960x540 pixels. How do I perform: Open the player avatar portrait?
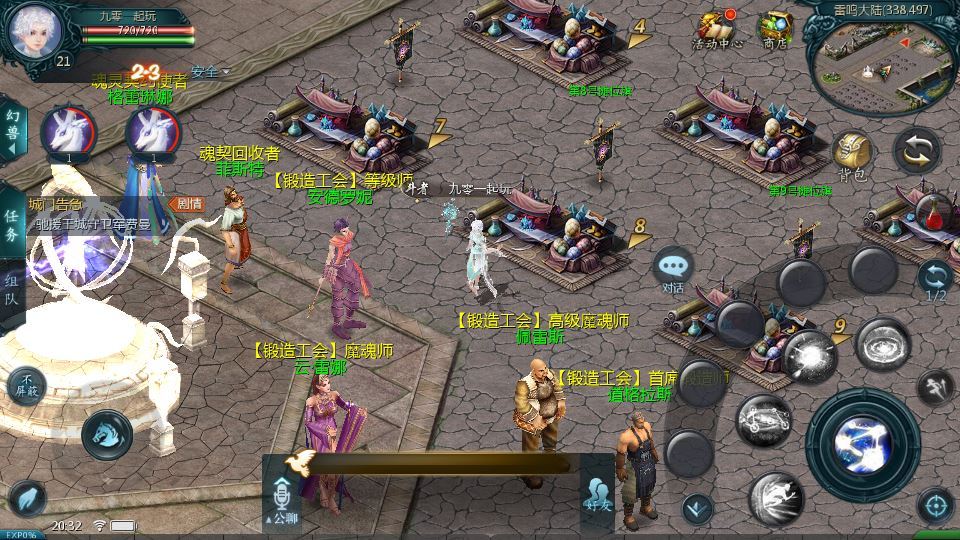point(35,32)
